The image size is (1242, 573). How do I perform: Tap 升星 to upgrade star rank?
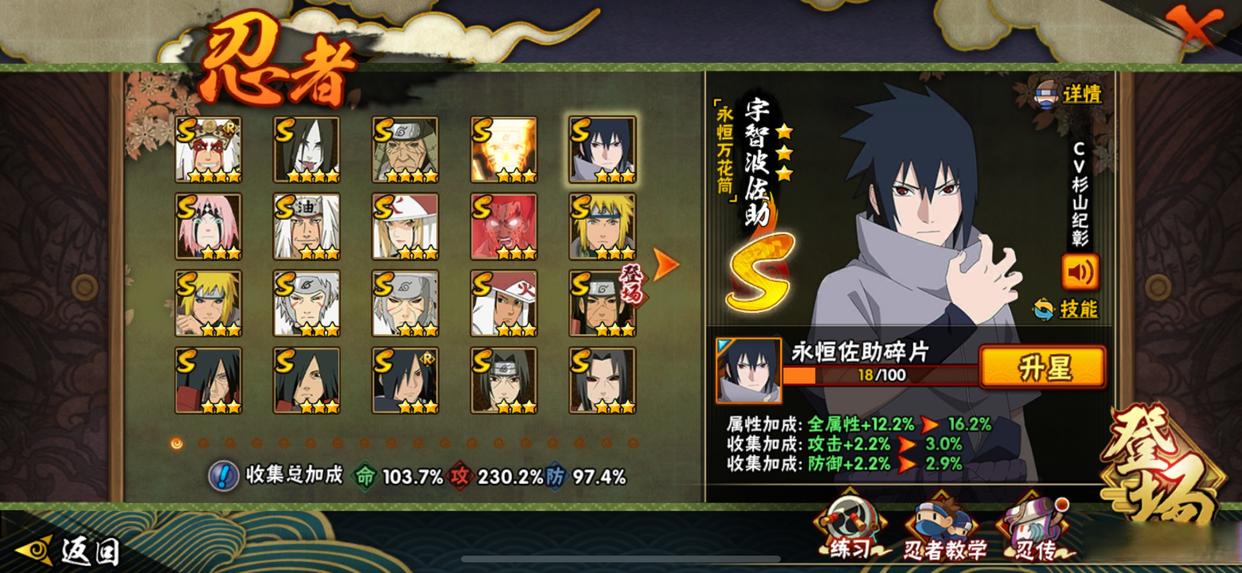pyautogui.click(x=1043, y=367)
